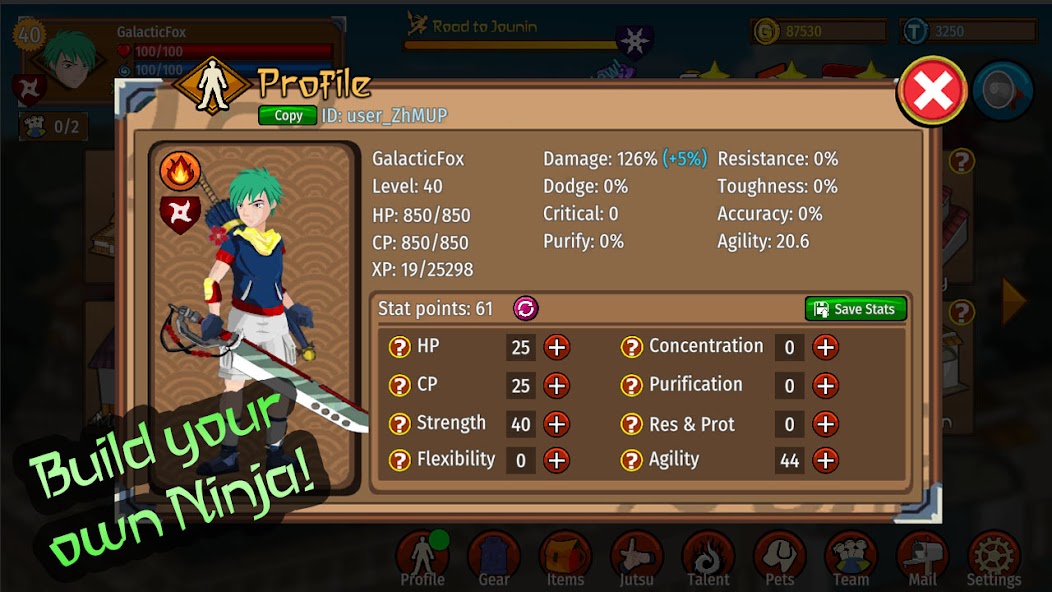Add a point to Agility
Viewport: 1052px width, 592px height.
[x=825, y=460]
